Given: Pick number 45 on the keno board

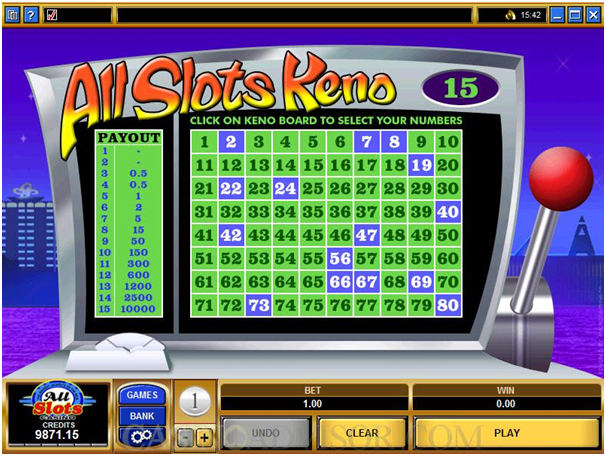Looking at the screenshot, I should coord(313,234).
